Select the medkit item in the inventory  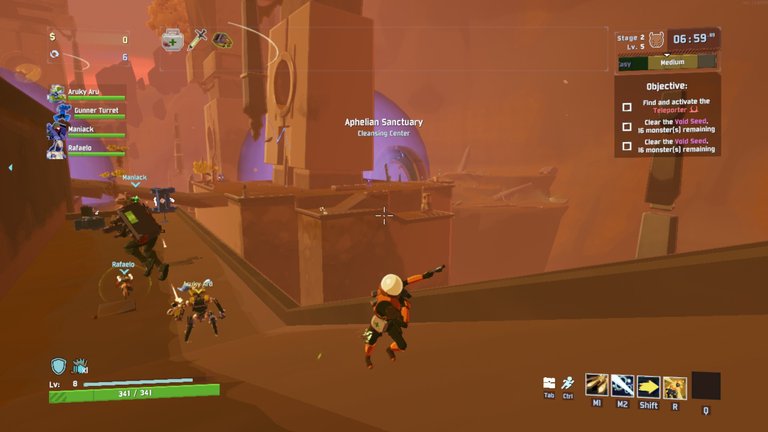click(172, 40)
